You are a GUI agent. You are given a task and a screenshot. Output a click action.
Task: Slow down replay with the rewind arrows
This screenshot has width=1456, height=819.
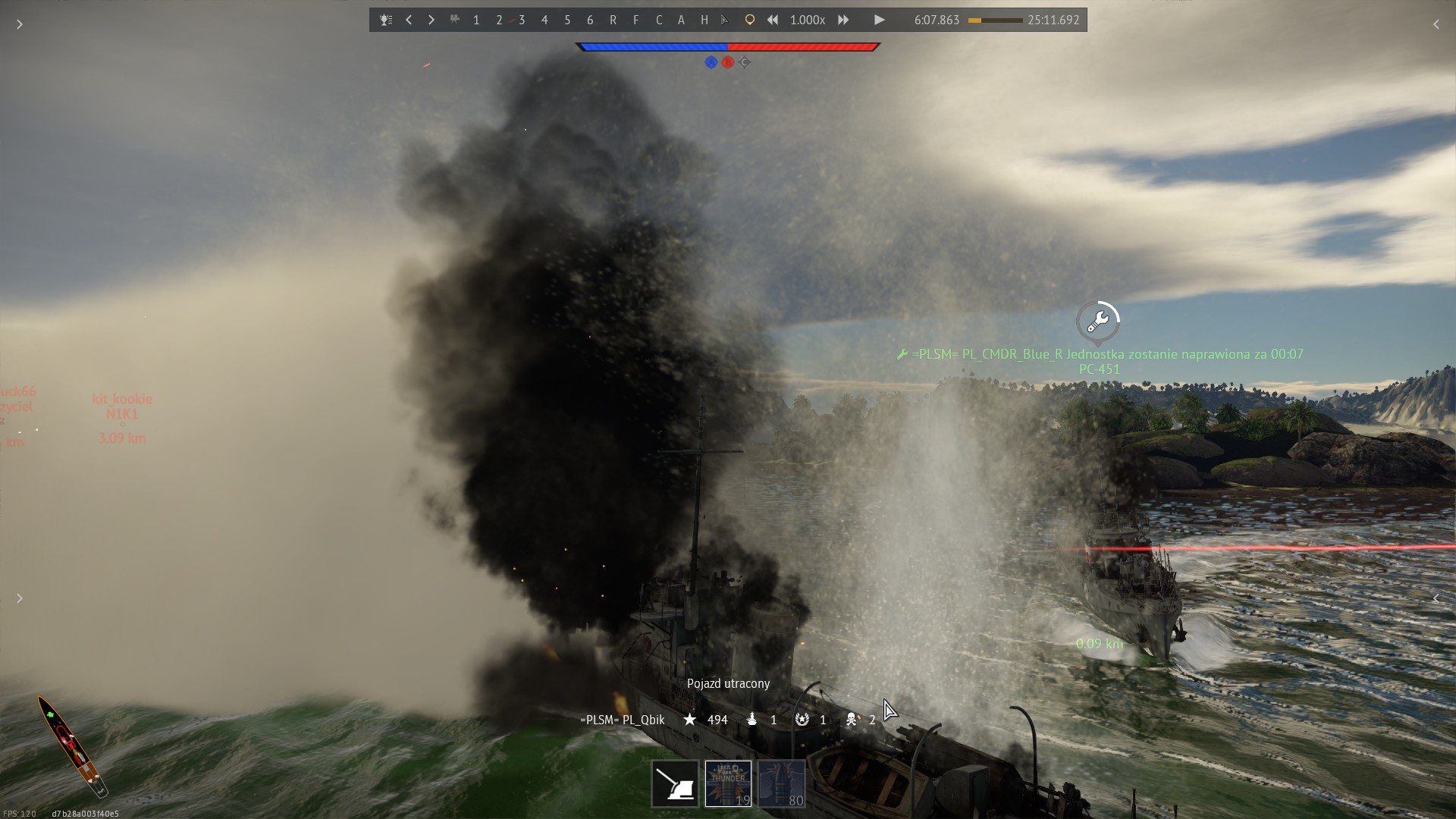click(772, 20)
